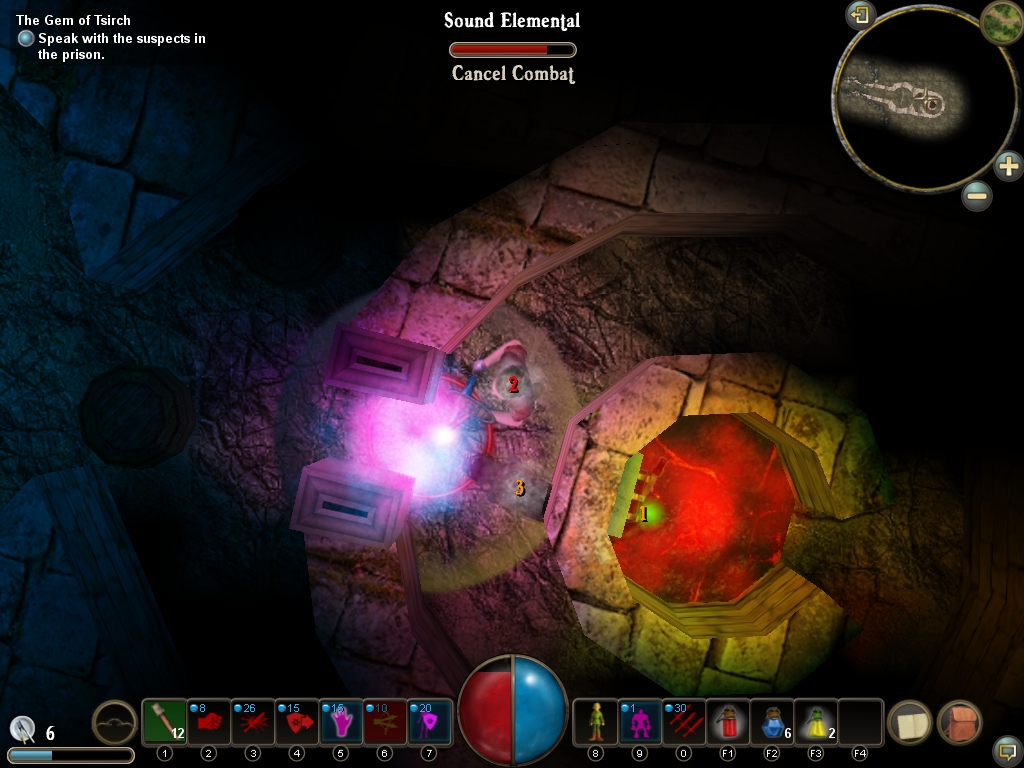Select the torch item in slot 1

click(164, 722)
